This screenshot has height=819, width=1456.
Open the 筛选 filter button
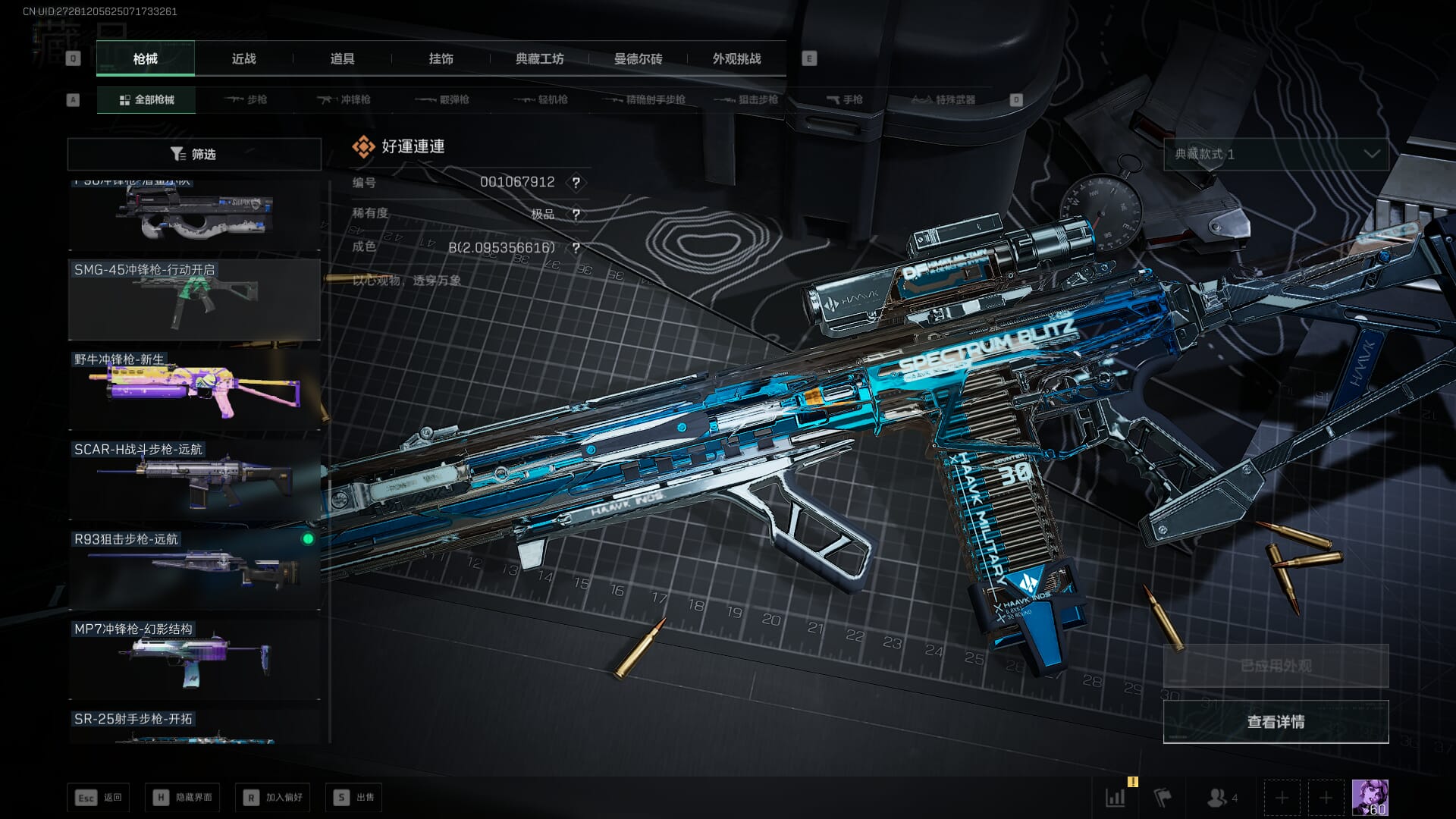click(x=194, y=154)
